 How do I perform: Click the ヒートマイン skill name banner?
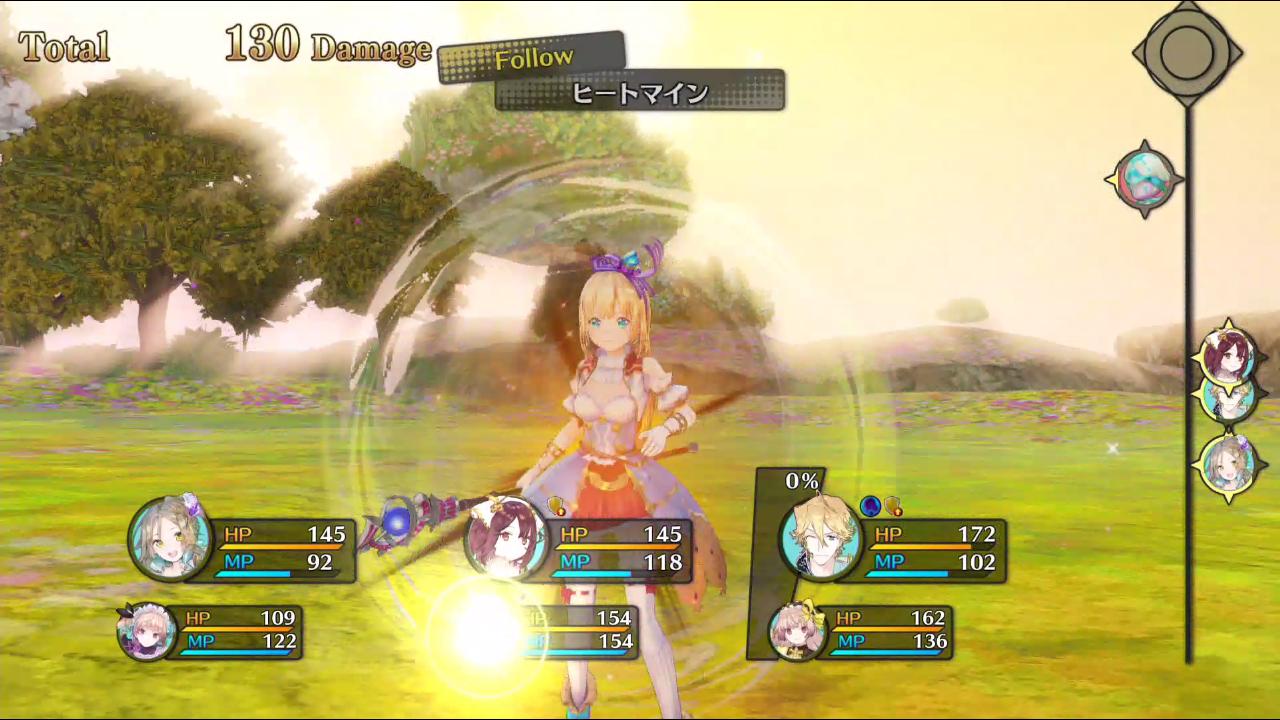click(640, 93)
